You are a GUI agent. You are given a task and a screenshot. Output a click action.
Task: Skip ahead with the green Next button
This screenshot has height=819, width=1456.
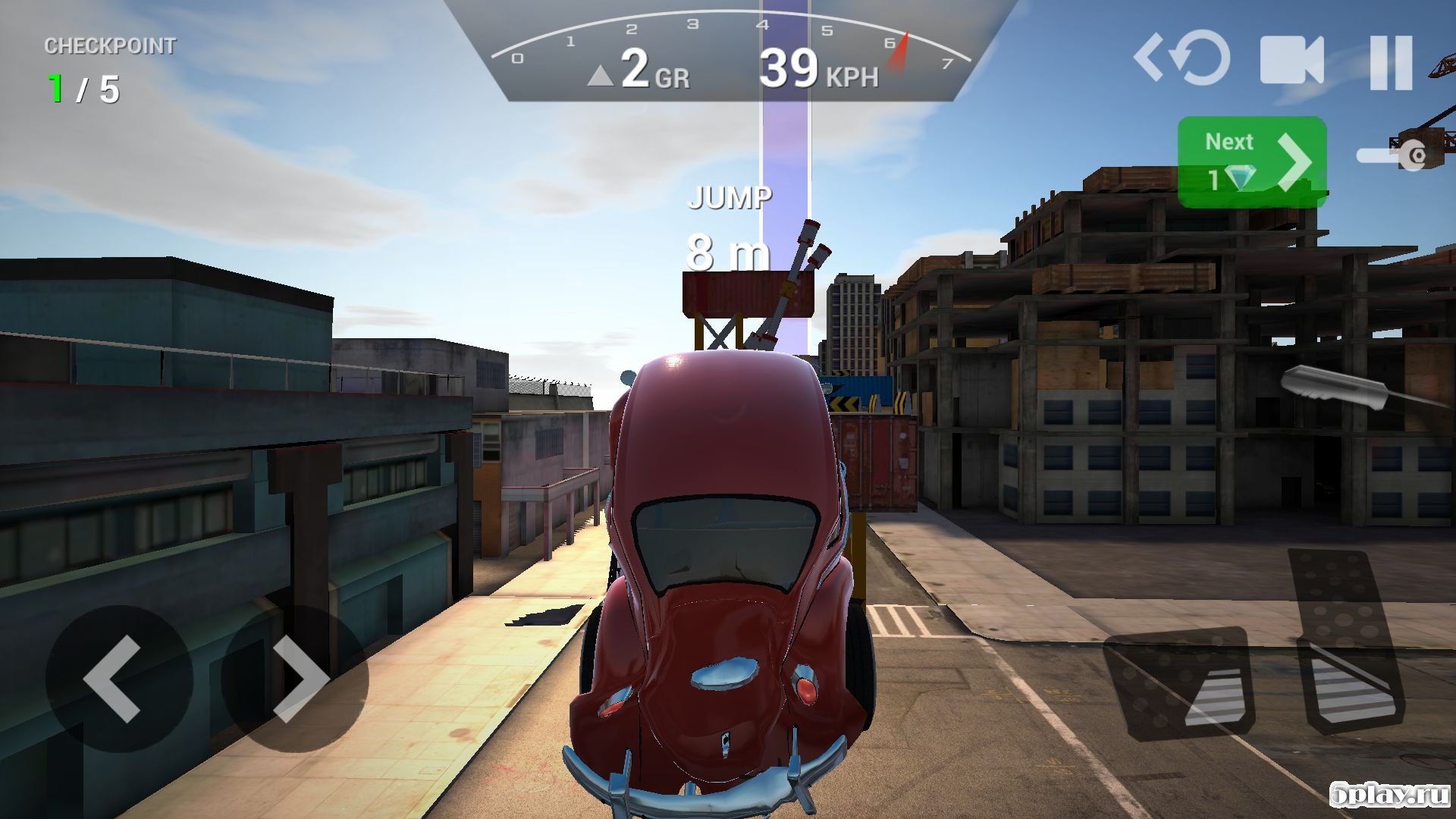[x=1251, y=162]
